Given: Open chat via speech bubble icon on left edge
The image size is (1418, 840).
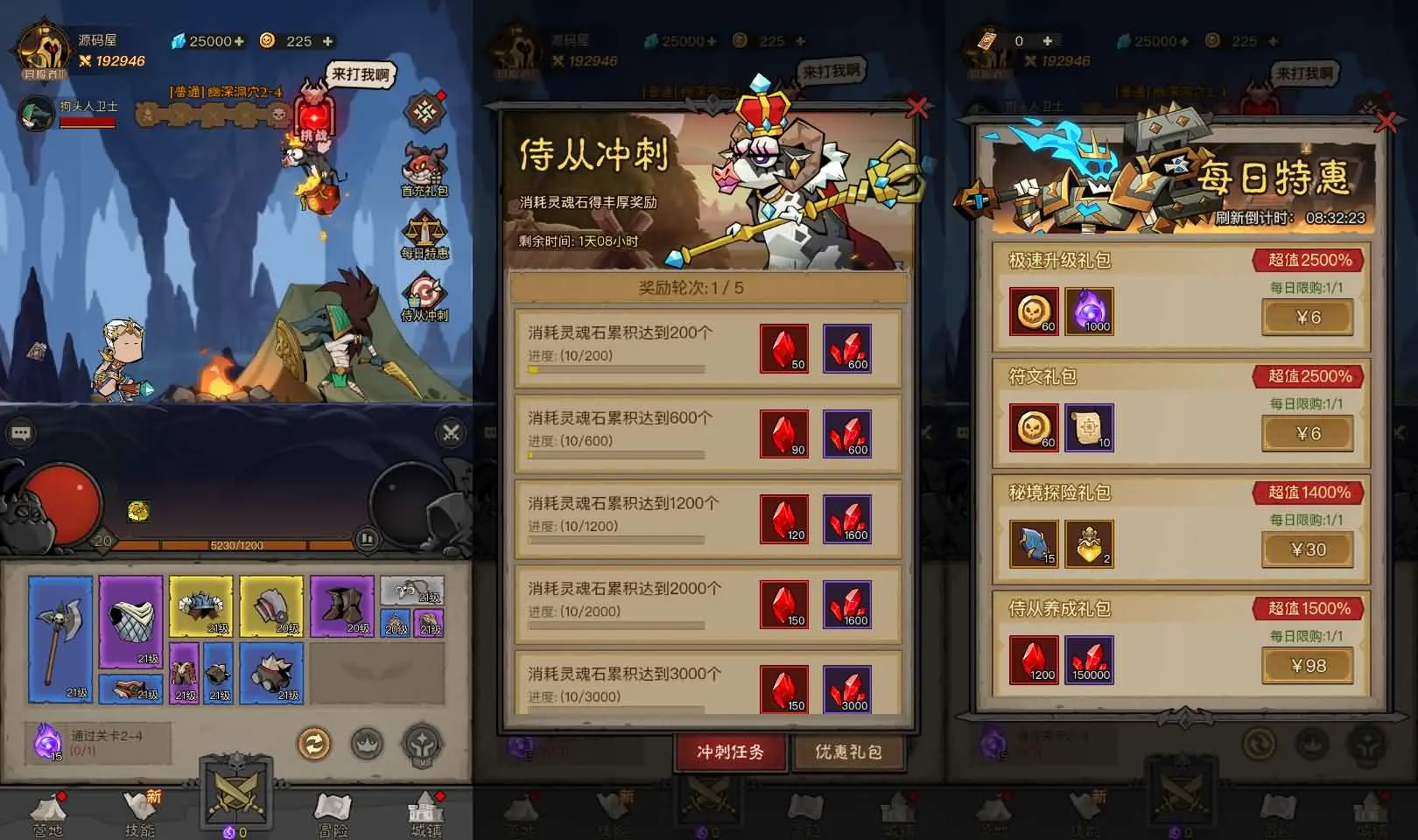Looking at the screenshot, I should [x=19, y=430].
